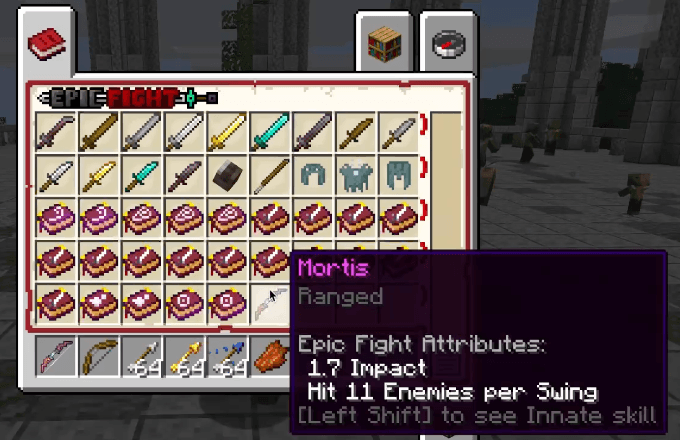Switch to the red book Epic Fight tab
This screenshot has height=440, width=680.
46,43
